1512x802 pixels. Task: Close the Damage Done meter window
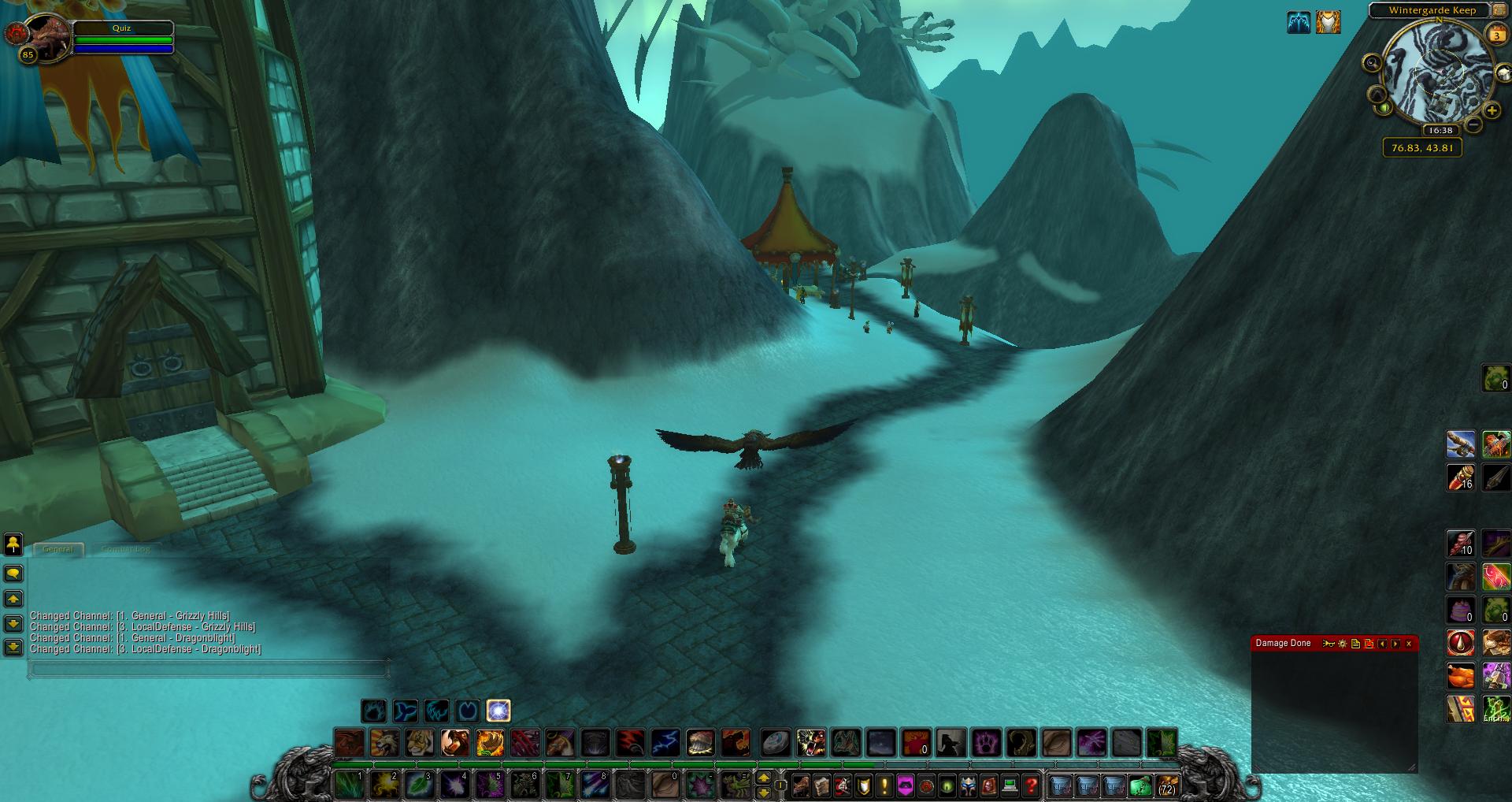[x=1409, y=644]
